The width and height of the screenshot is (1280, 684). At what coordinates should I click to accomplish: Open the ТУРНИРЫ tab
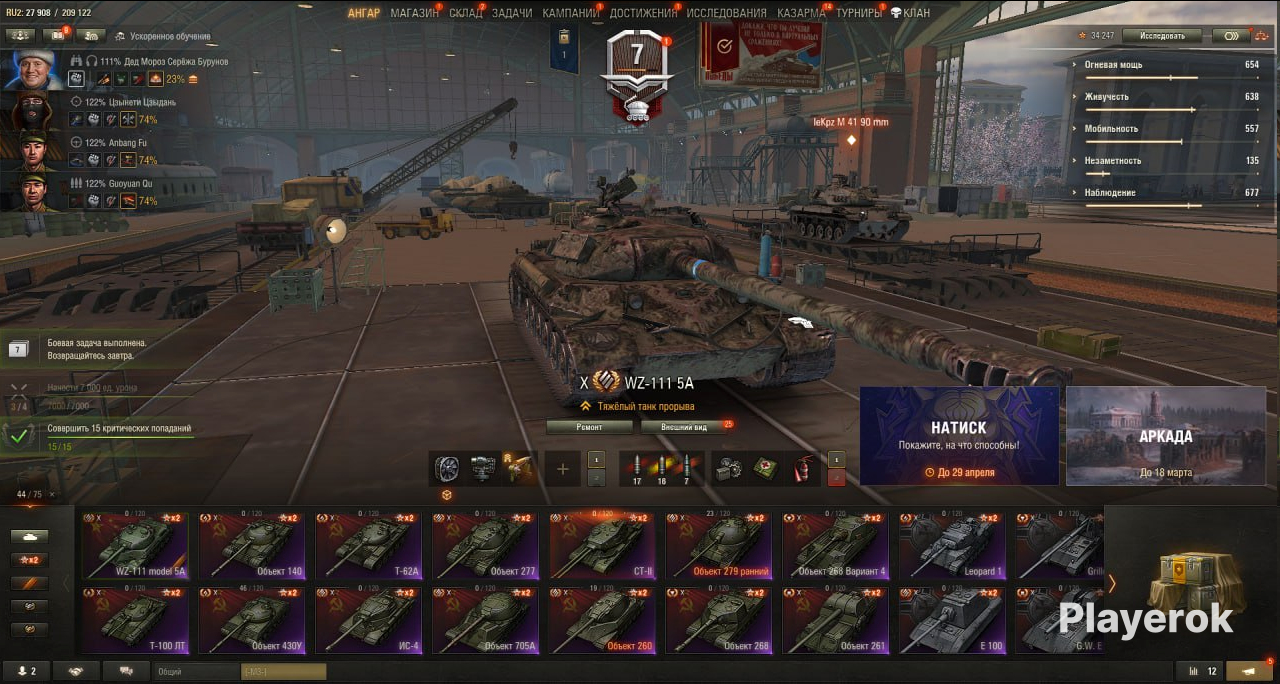coord(859,13)
